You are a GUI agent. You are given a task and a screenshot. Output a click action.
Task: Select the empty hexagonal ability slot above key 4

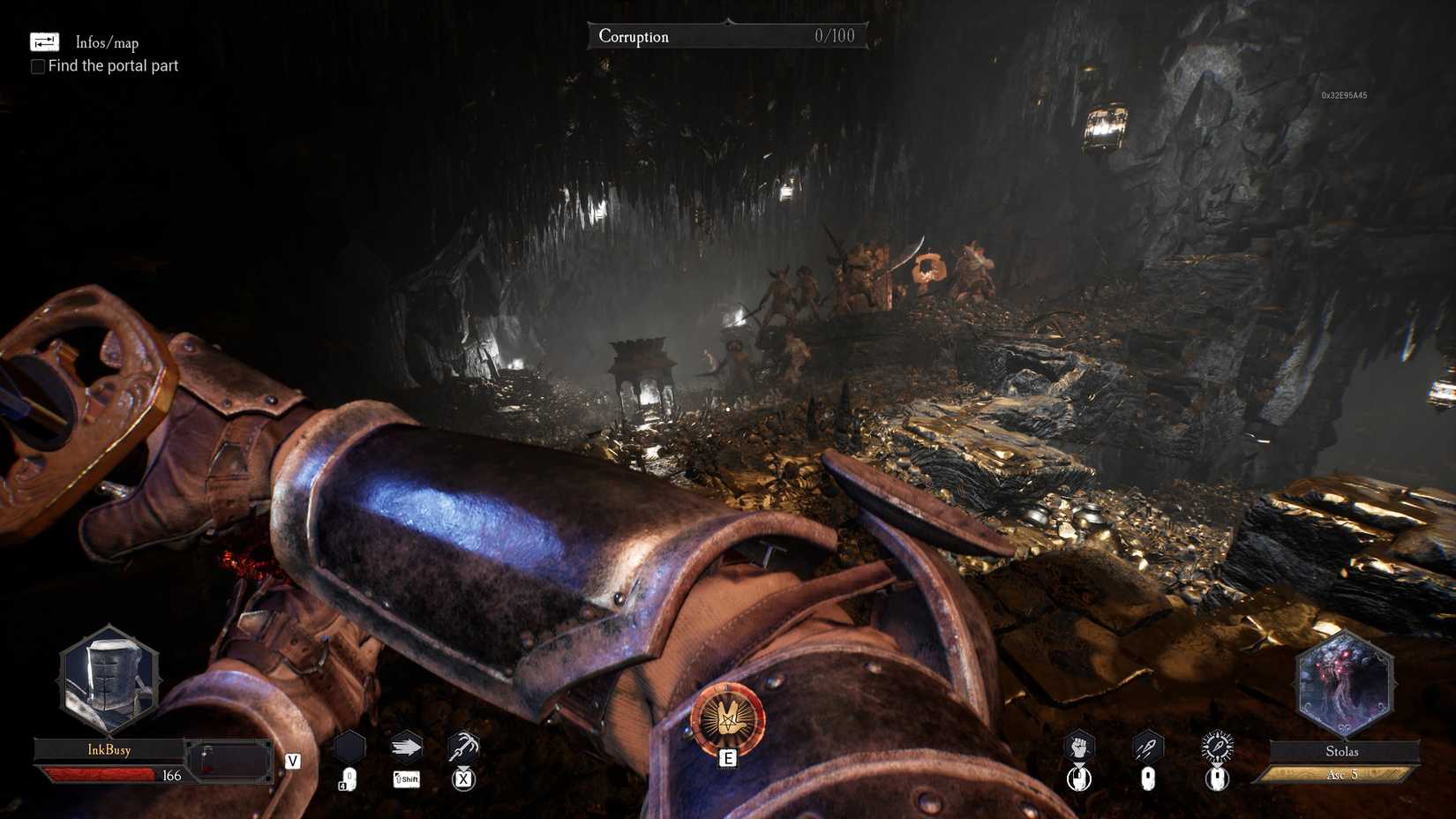pos(350,747)
